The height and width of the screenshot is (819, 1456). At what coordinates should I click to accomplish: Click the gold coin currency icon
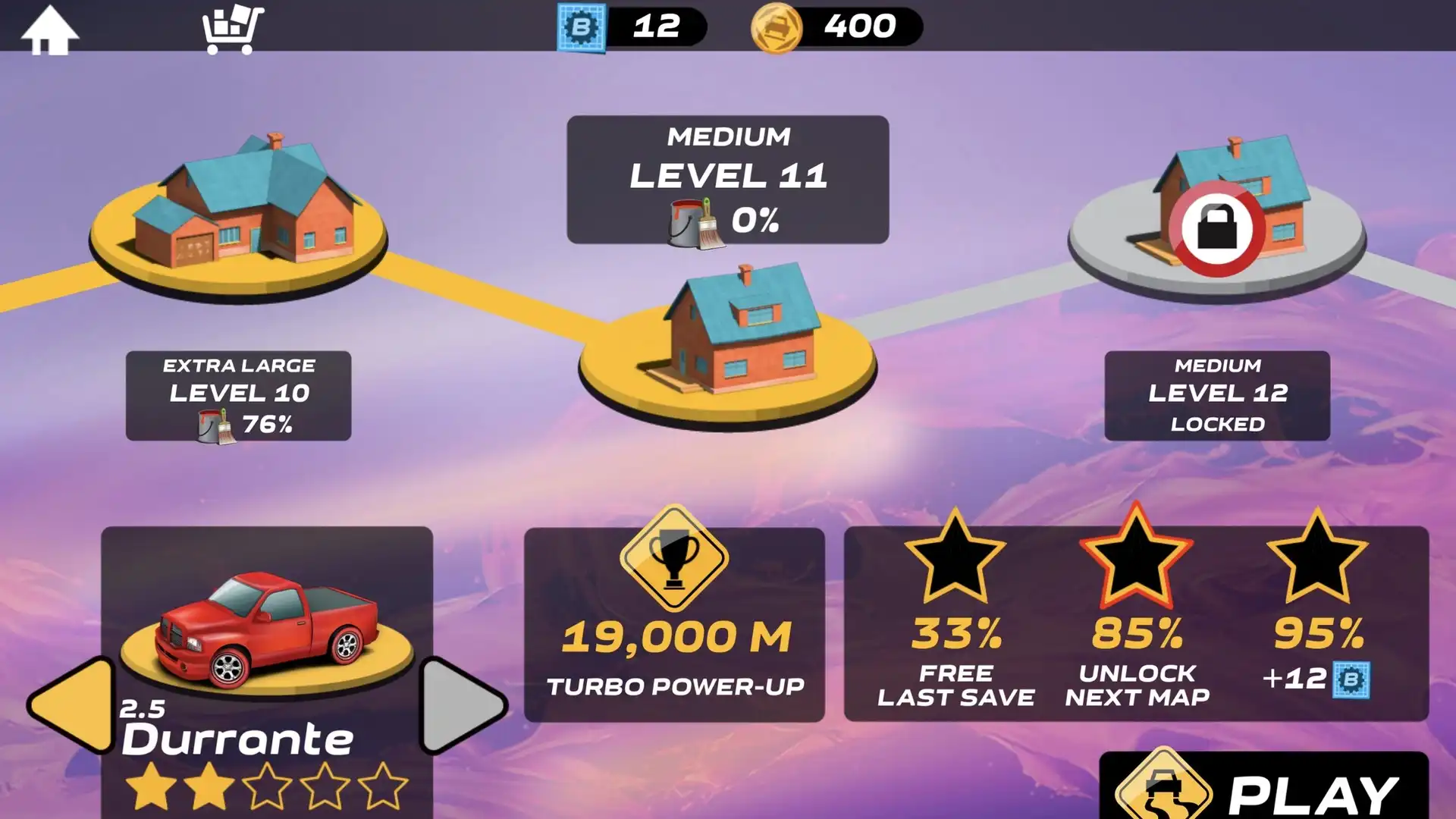pos(777,28)
